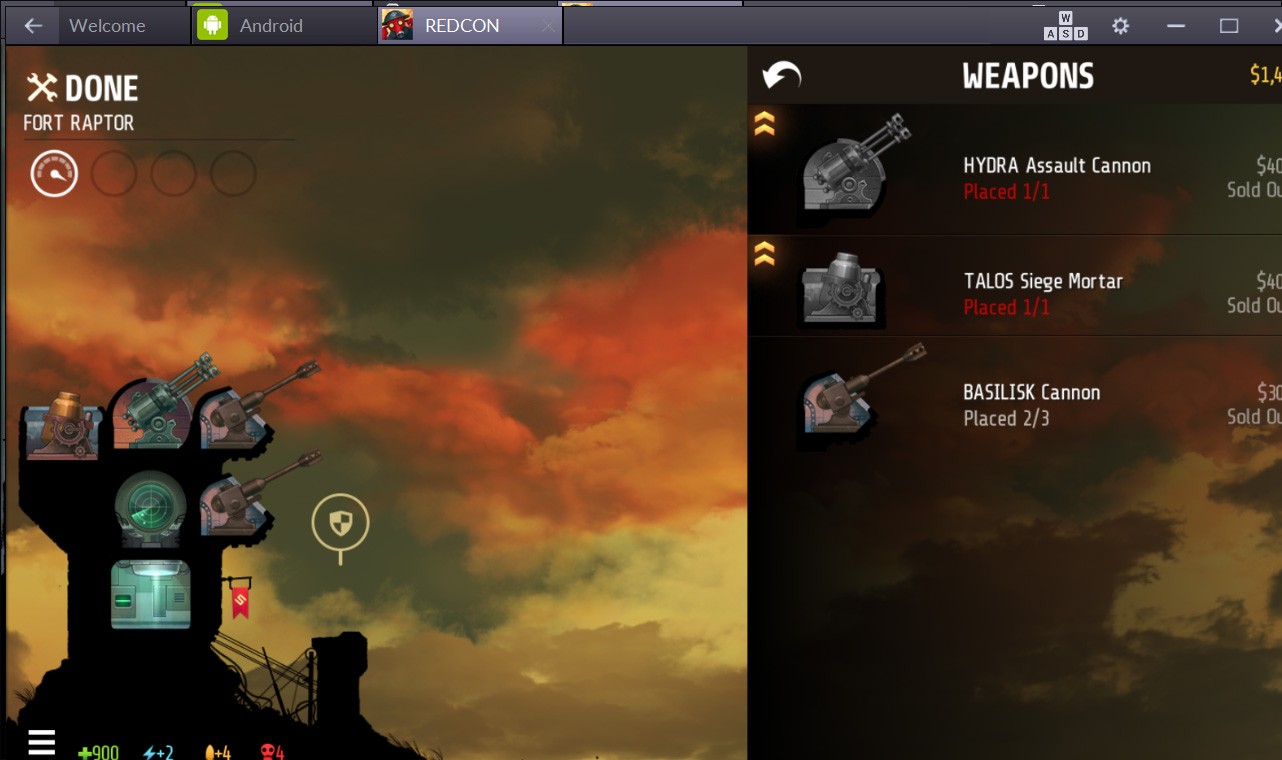
Task: Click the wrench icon next to DONE
Action: coord(42,88)
